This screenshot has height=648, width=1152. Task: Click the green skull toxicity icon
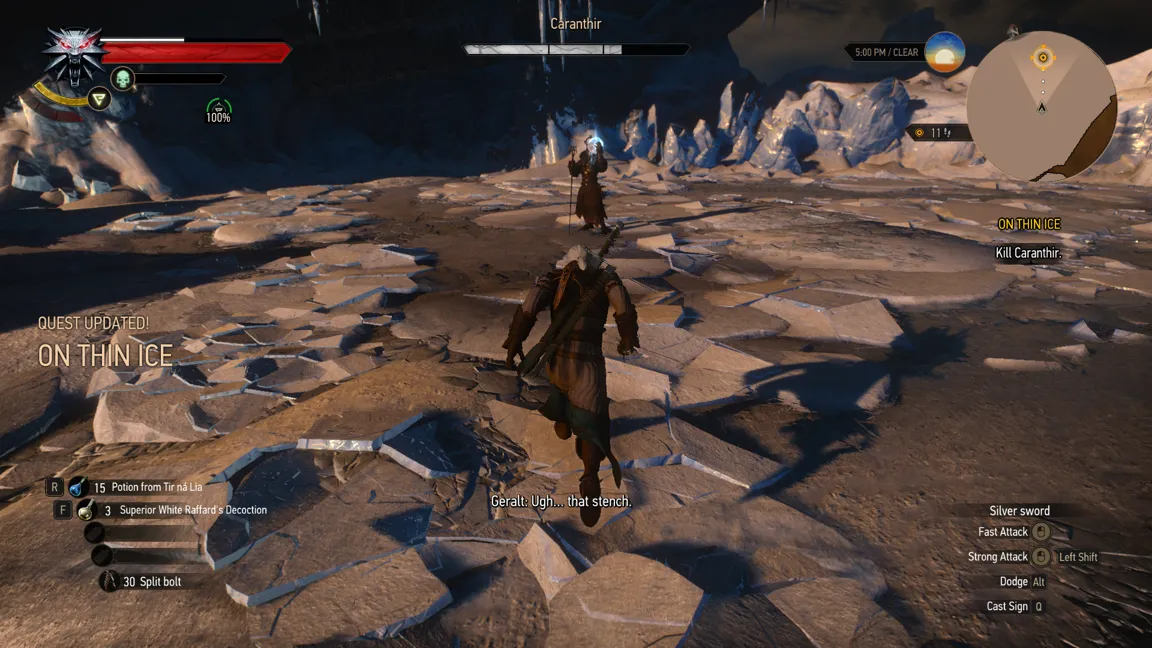[123, 78]
